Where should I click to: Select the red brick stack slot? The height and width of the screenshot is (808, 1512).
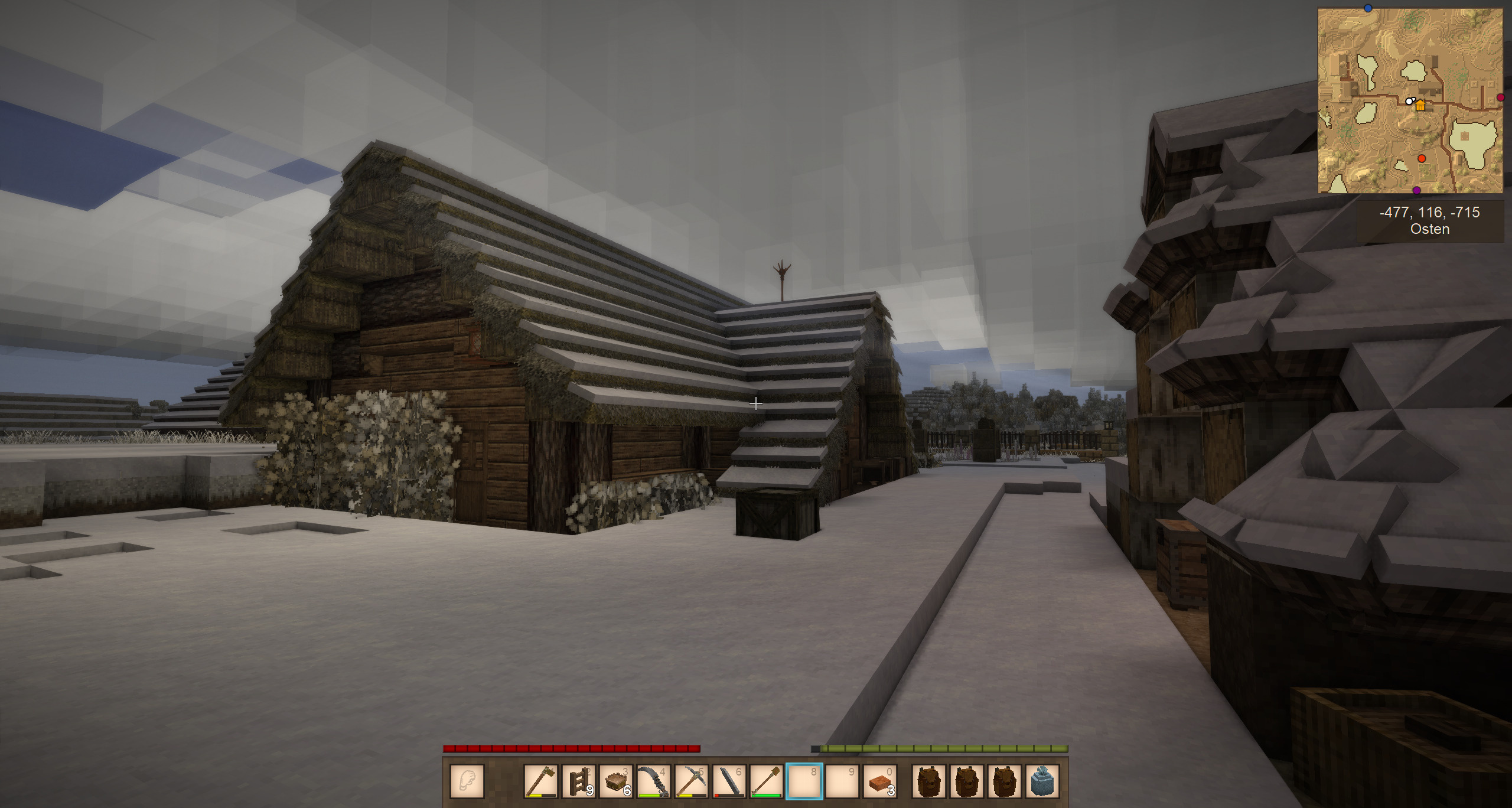point(879,781)
